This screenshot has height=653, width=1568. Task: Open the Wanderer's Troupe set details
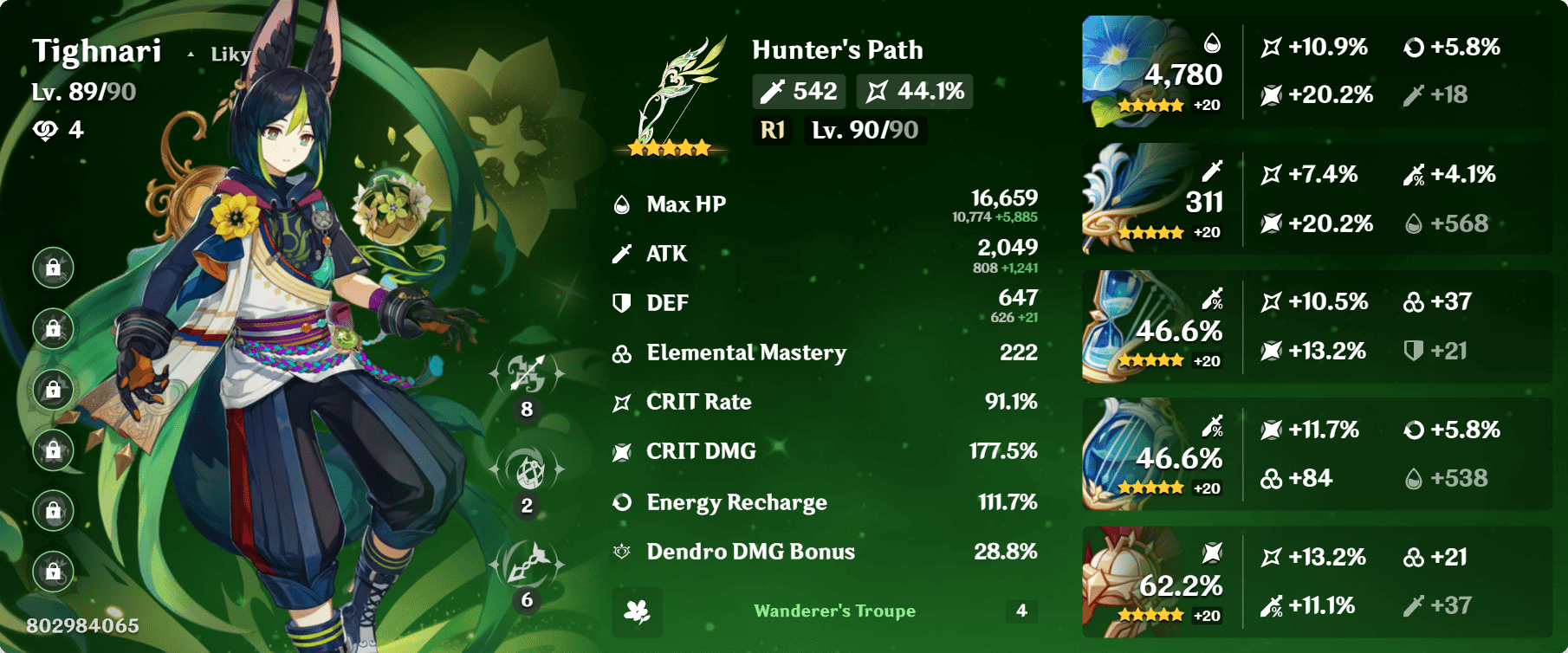[x=833, y=611]
